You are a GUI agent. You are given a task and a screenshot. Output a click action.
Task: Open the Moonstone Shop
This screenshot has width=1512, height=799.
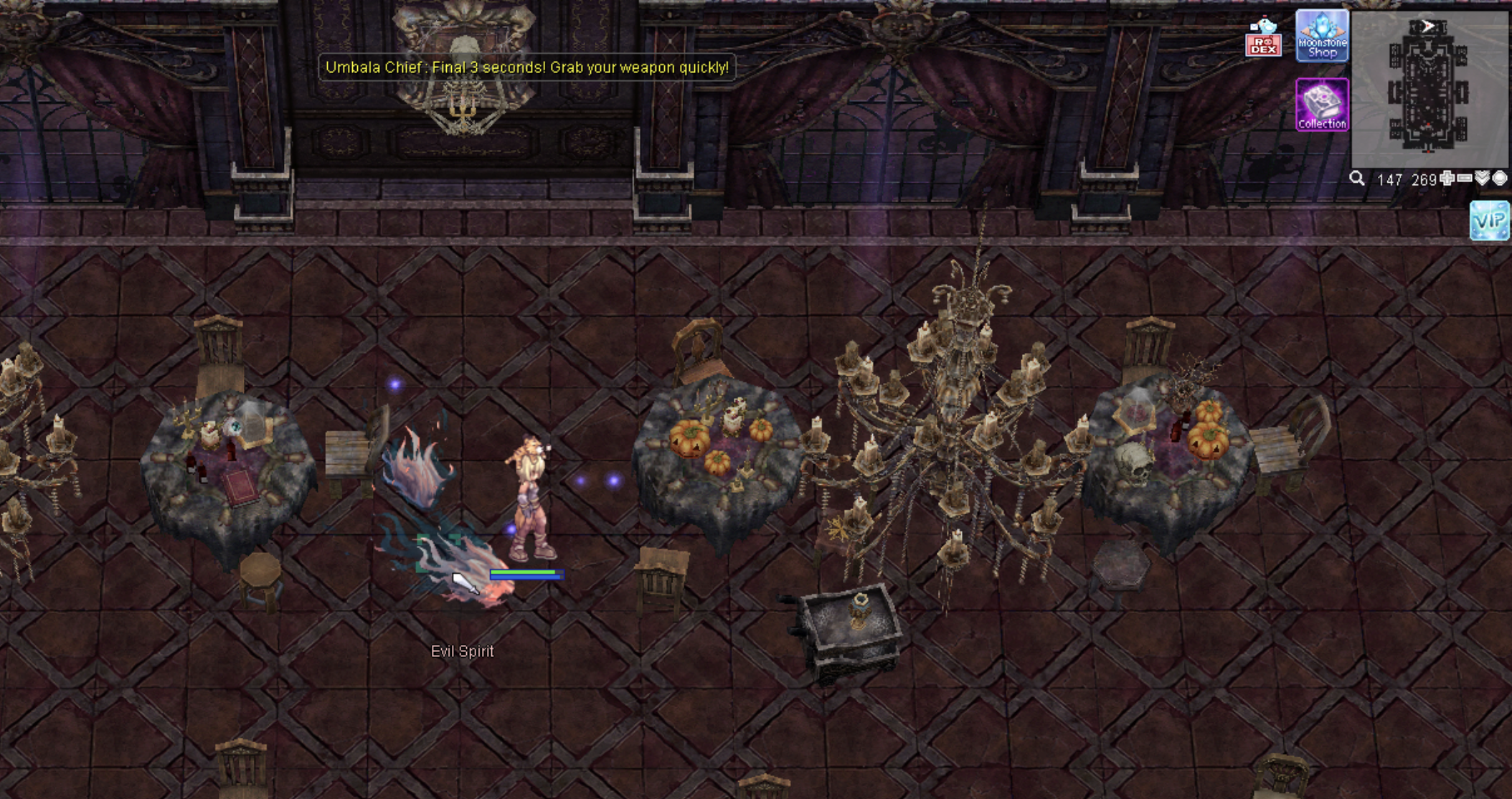pos(1322,36)
